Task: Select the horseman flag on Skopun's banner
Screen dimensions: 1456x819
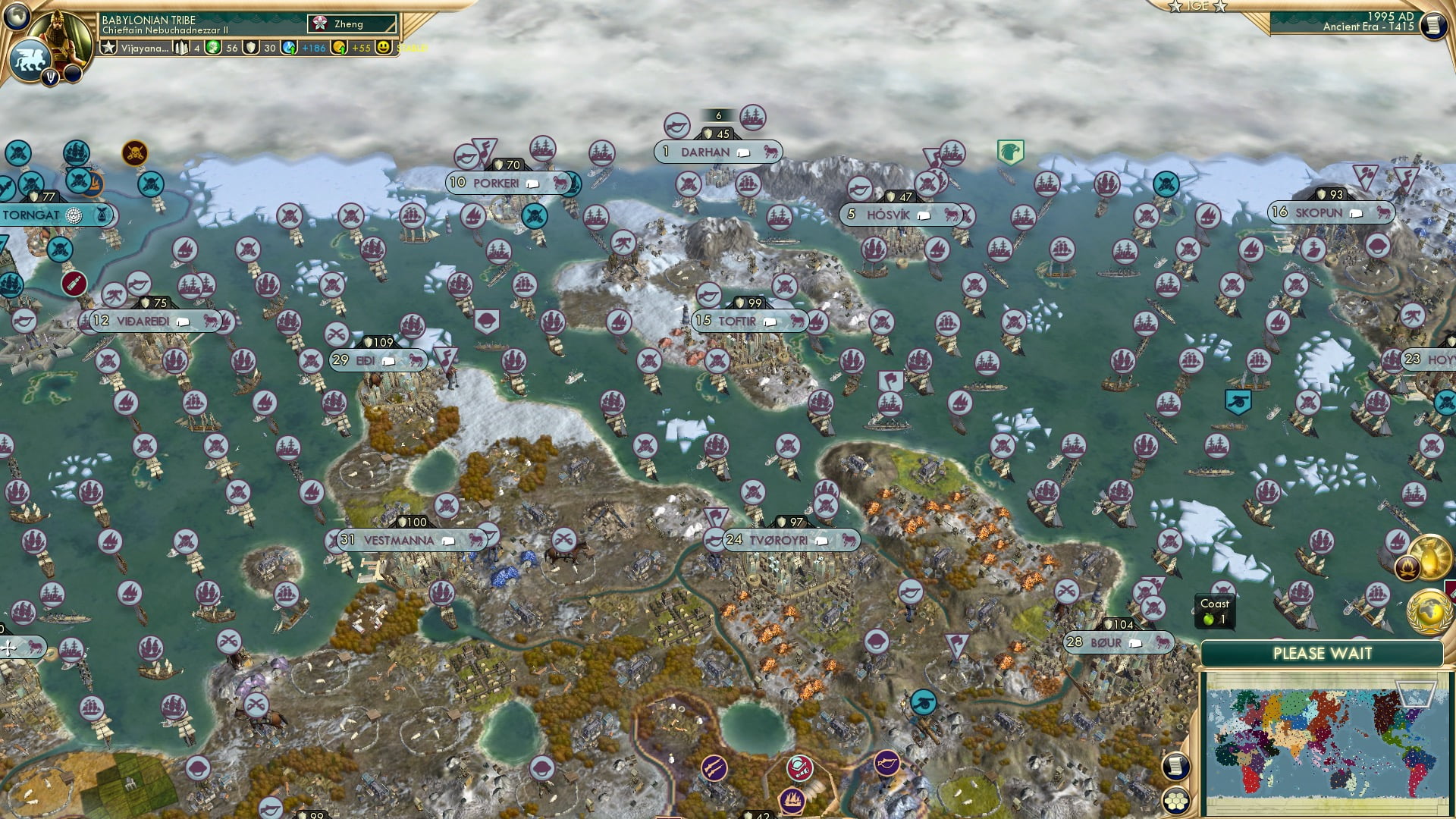Action: tap(1385, 213)
